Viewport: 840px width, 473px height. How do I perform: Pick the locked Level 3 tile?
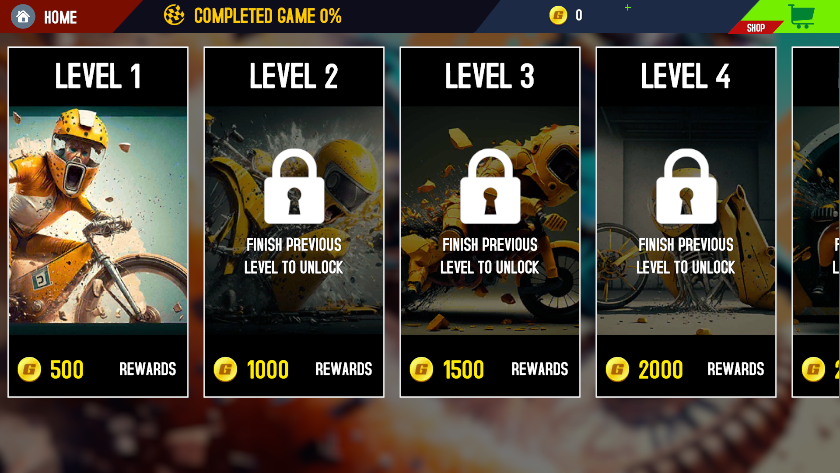pos(490,222)
